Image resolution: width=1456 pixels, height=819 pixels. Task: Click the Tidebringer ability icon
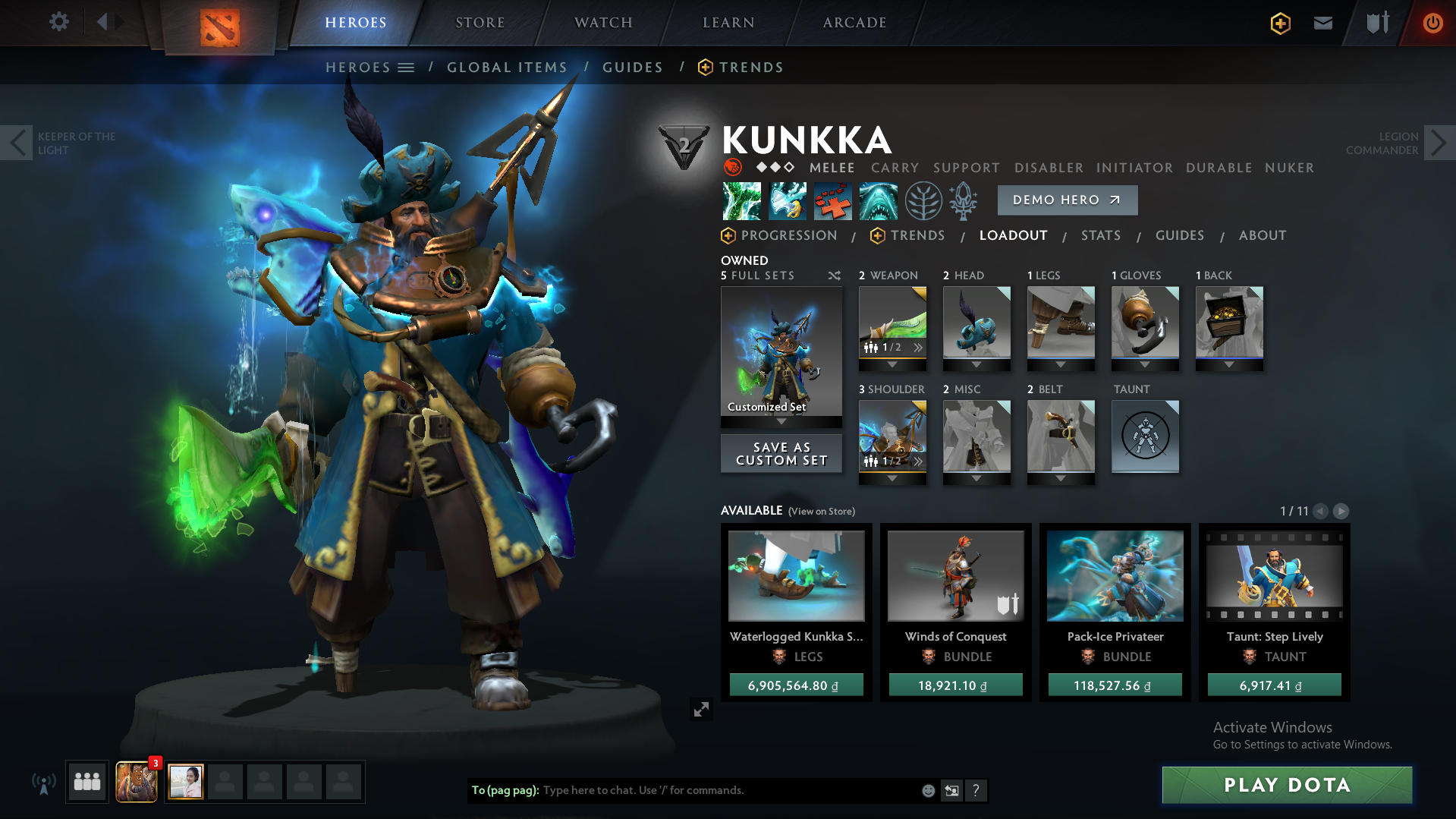[787, 201]
